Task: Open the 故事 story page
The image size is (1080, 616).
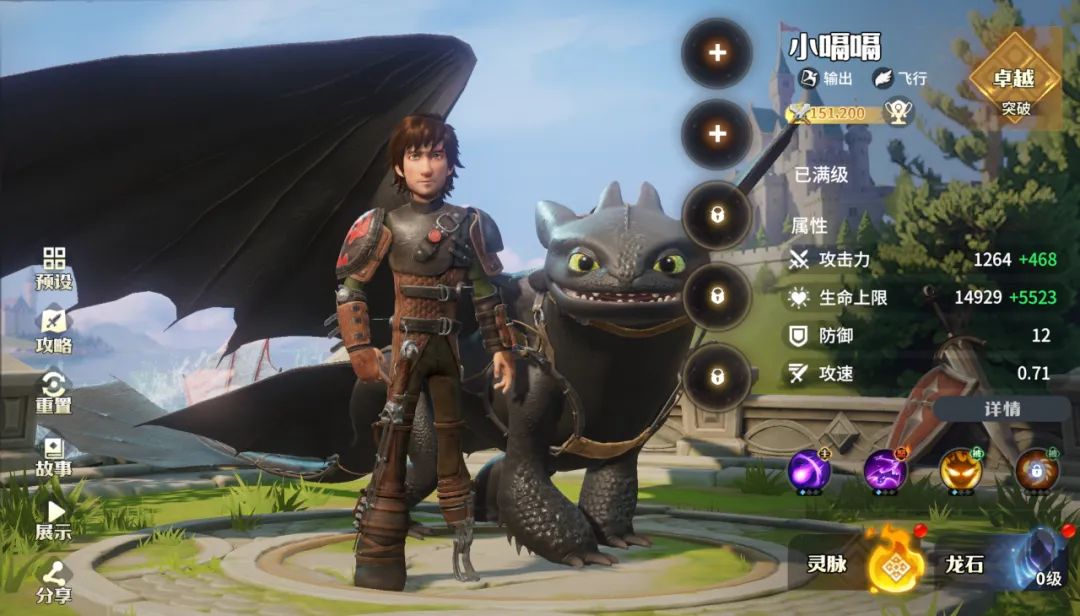Action: [x=54, y=456]
